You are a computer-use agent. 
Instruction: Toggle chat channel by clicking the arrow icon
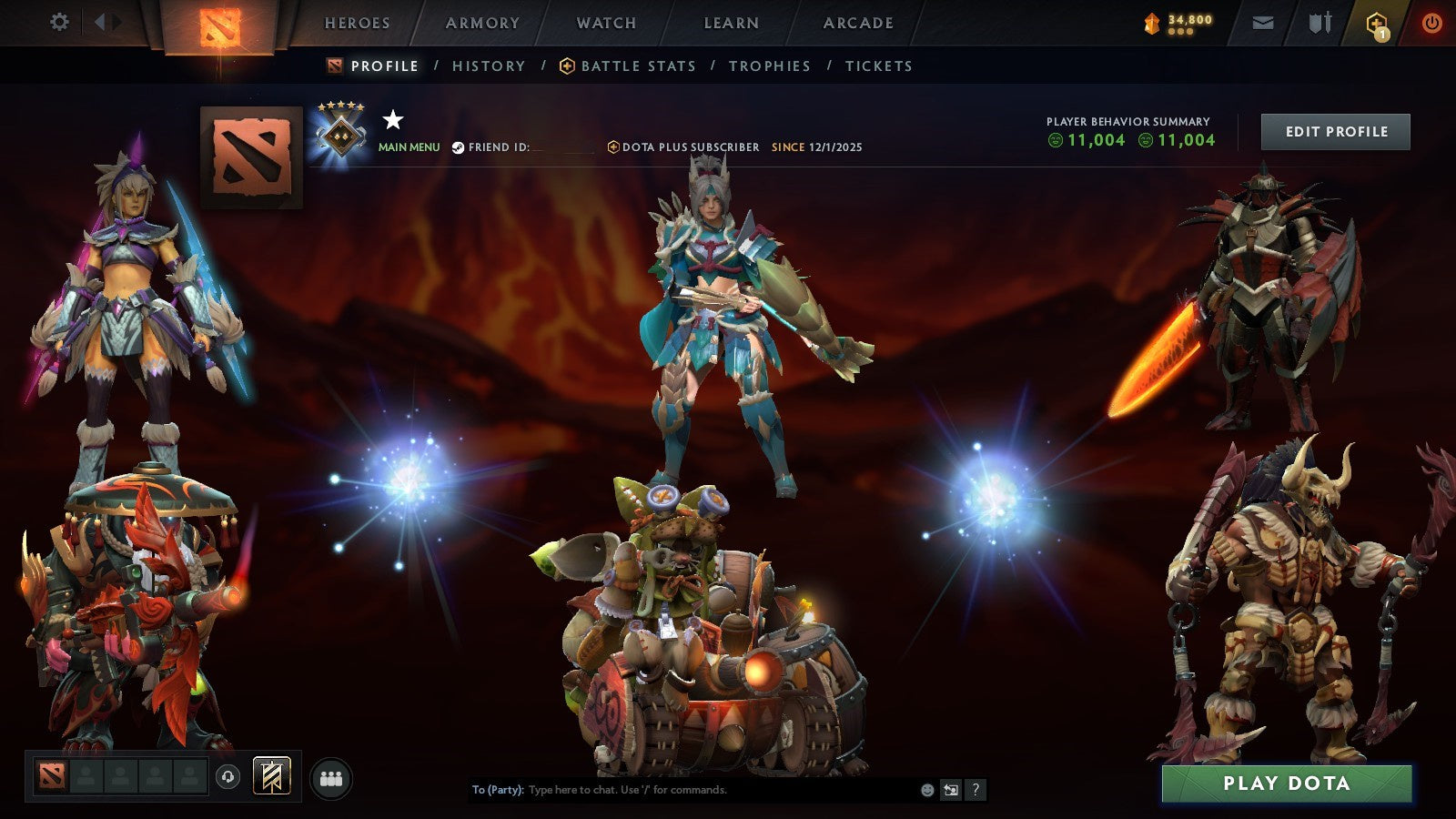coord(949,790)
